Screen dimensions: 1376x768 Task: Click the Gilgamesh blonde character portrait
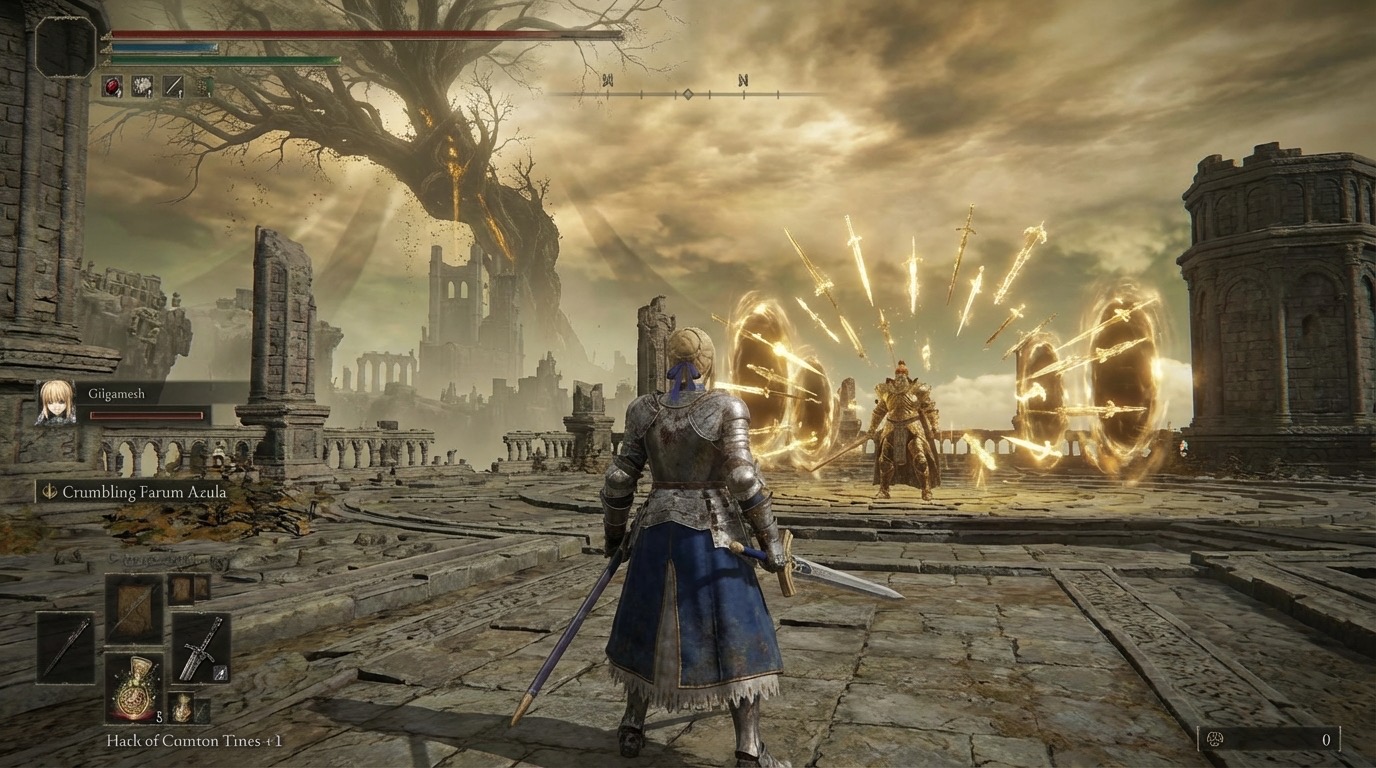[55, 402]
